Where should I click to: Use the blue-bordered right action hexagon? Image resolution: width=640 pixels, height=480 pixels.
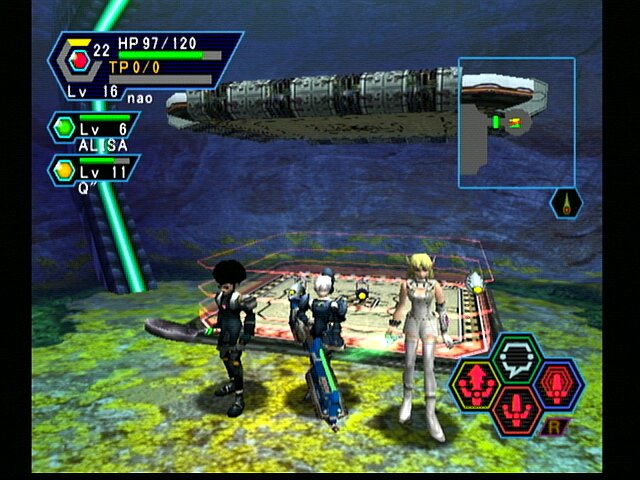[x=559, y=383]
